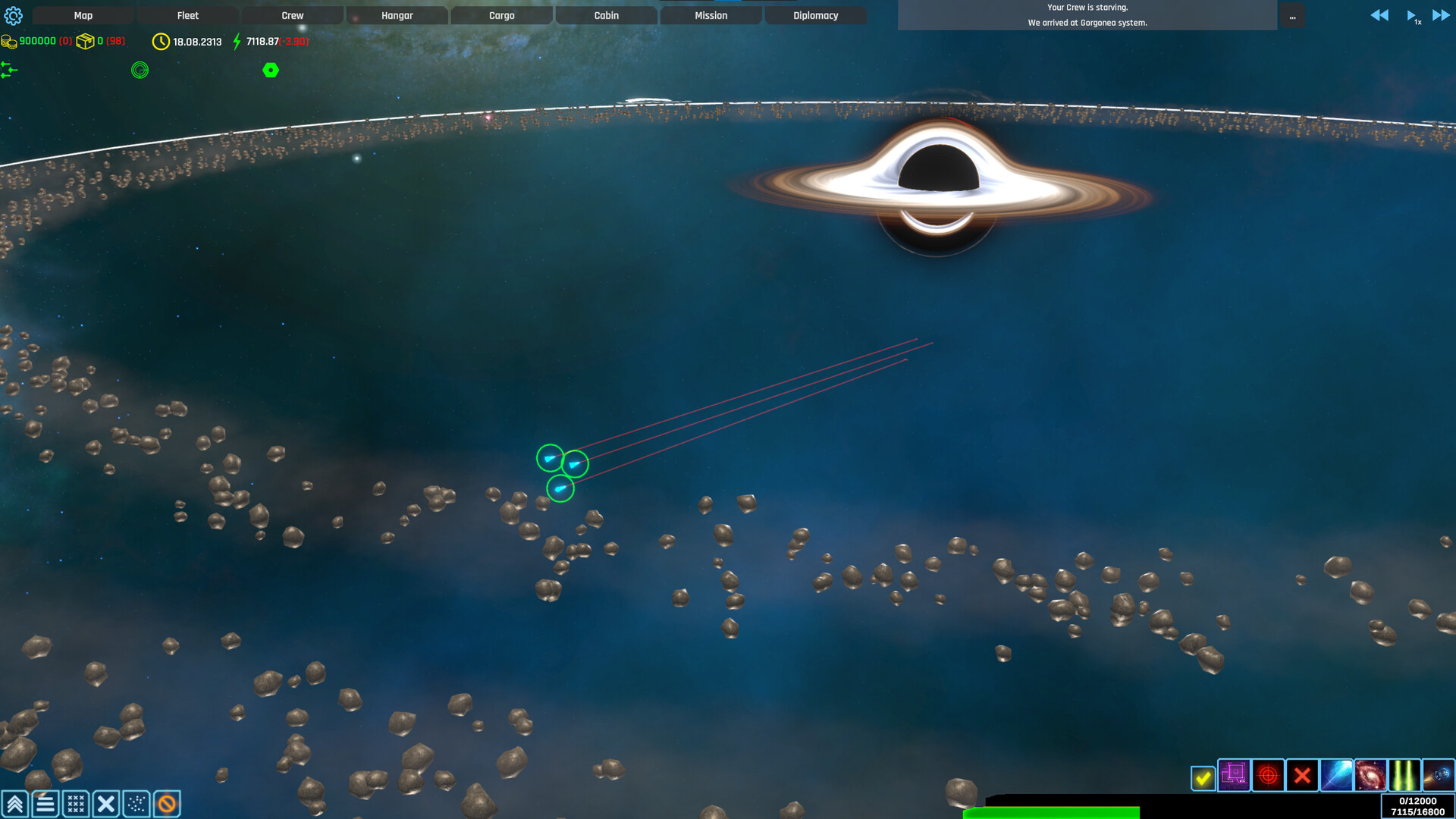Image resolution: width=1456 pixels, height=819 pixels.
Task: Select the ascending formation icon
Action: 15,803
